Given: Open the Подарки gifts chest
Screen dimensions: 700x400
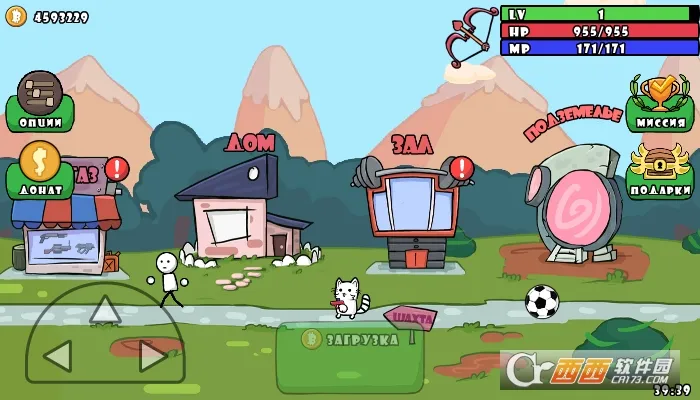Looking at the screenshot, I should tap(660, 170).
